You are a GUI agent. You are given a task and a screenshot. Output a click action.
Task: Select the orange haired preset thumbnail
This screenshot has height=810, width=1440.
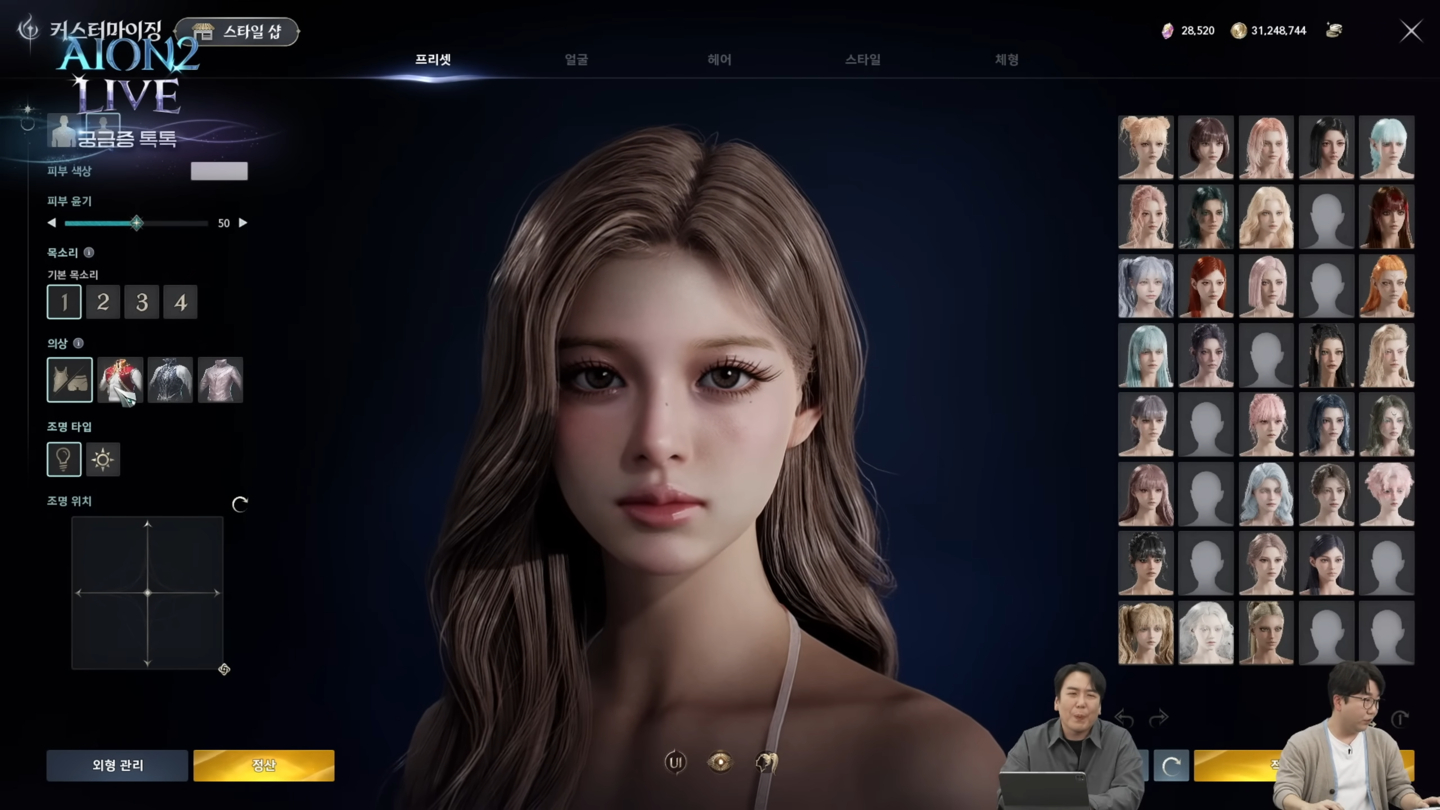coord(1386,287)
